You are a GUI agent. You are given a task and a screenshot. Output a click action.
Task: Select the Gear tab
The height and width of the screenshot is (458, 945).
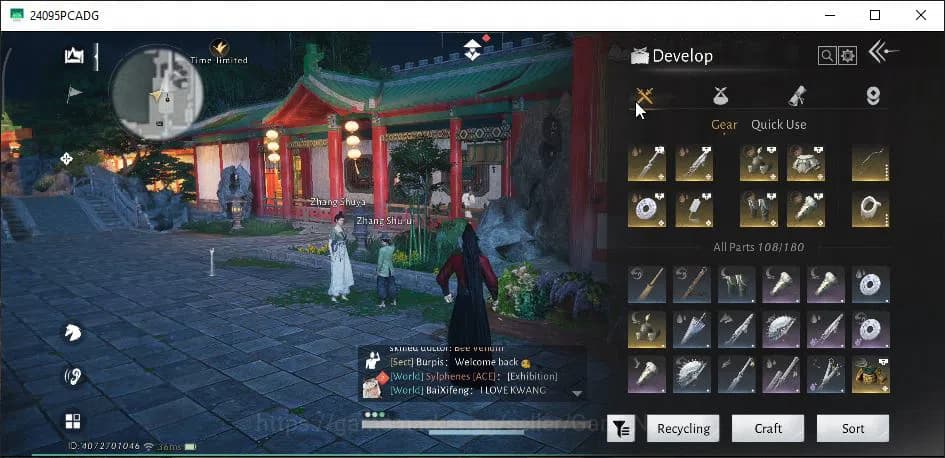pyautogui.click(x=724, y=124)
